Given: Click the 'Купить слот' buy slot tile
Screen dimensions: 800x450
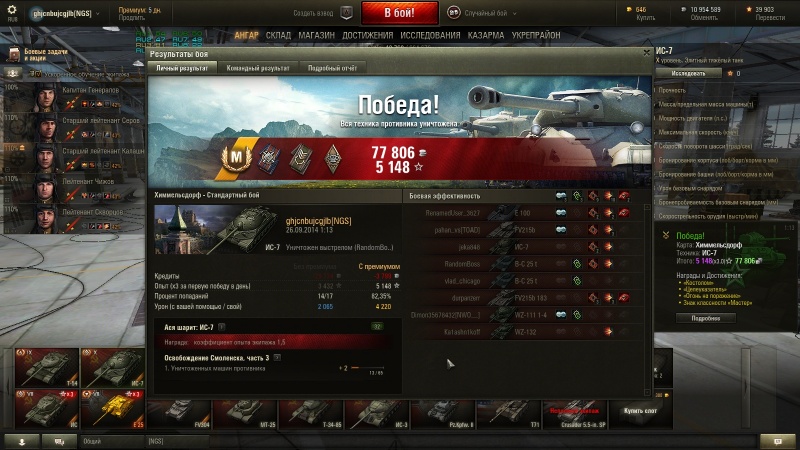Looking at the screenshot, I should click(641, 411).
